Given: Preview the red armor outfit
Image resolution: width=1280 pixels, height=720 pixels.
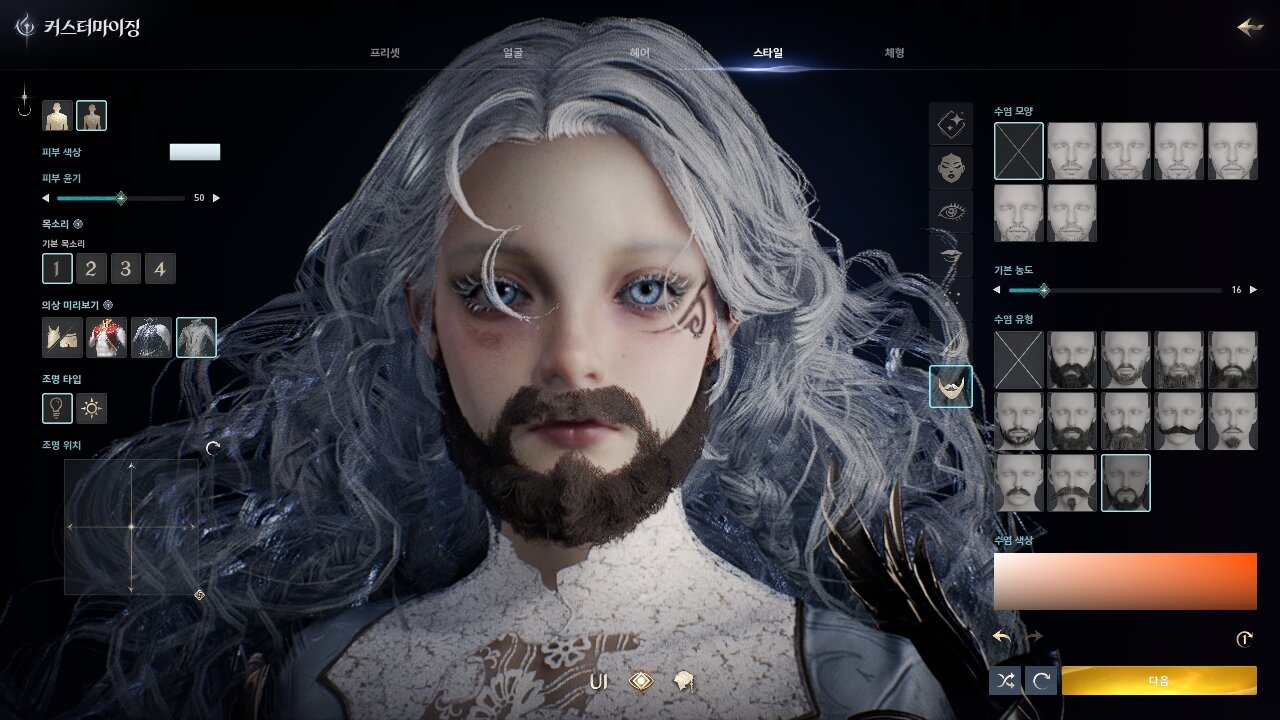Looking at the screenshot, I should [107, 338].
